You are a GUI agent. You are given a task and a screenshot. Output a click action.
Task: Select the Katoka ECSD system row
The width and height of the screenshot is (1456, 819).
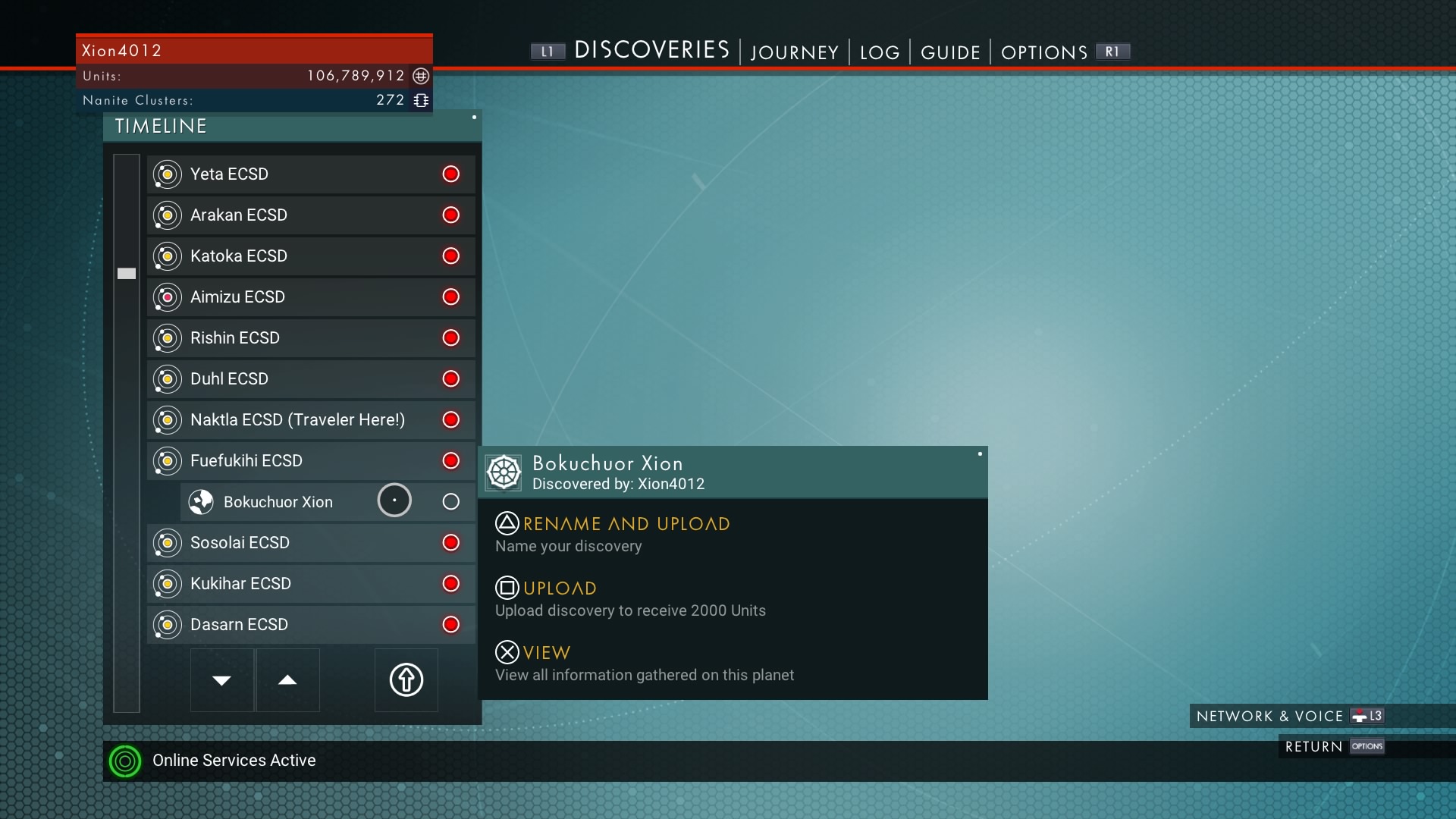click(311, 256)
